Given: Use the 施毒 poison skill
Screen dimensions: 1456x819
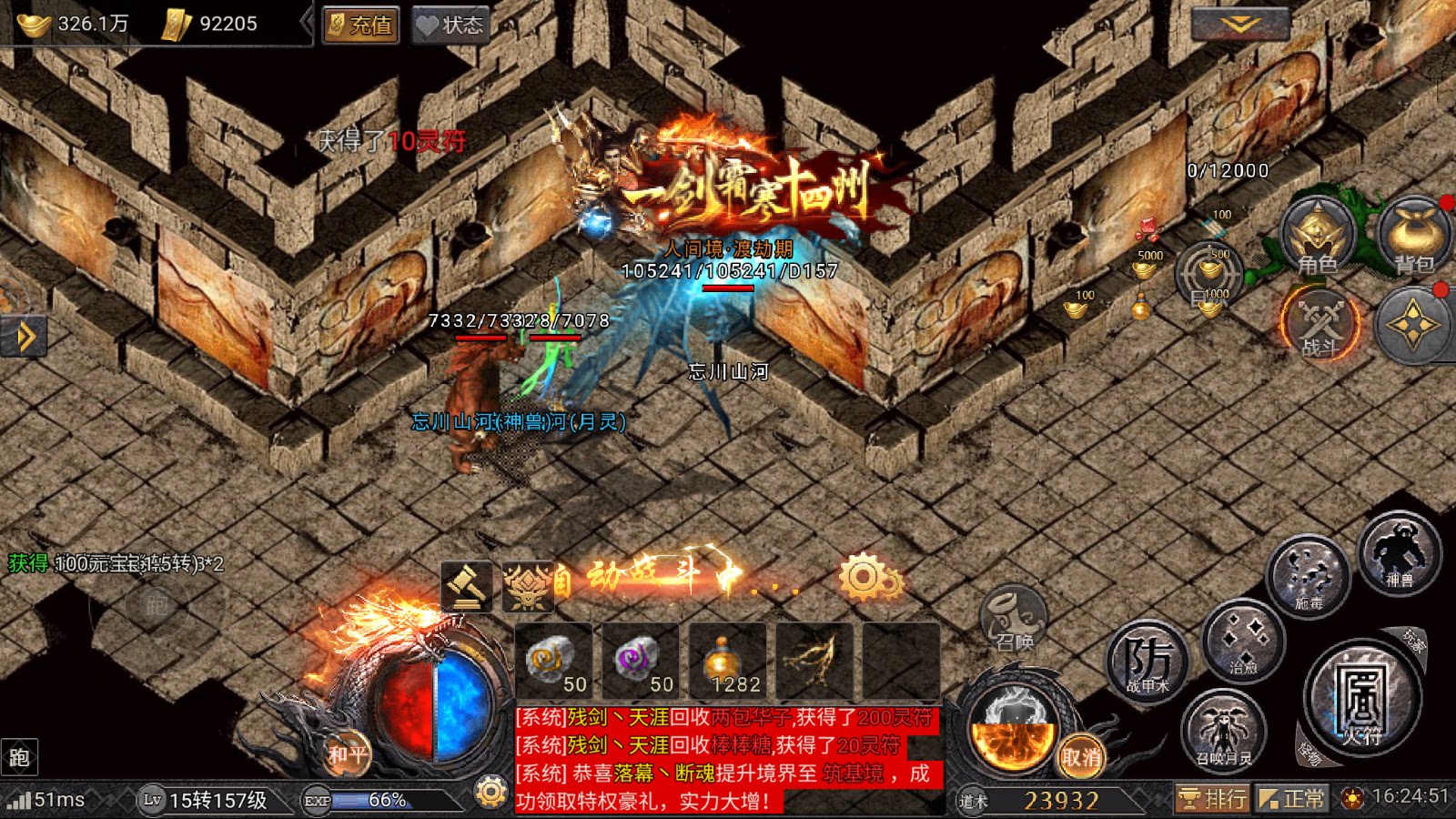Looking at the screenshot, I should tap(1309, 575).
